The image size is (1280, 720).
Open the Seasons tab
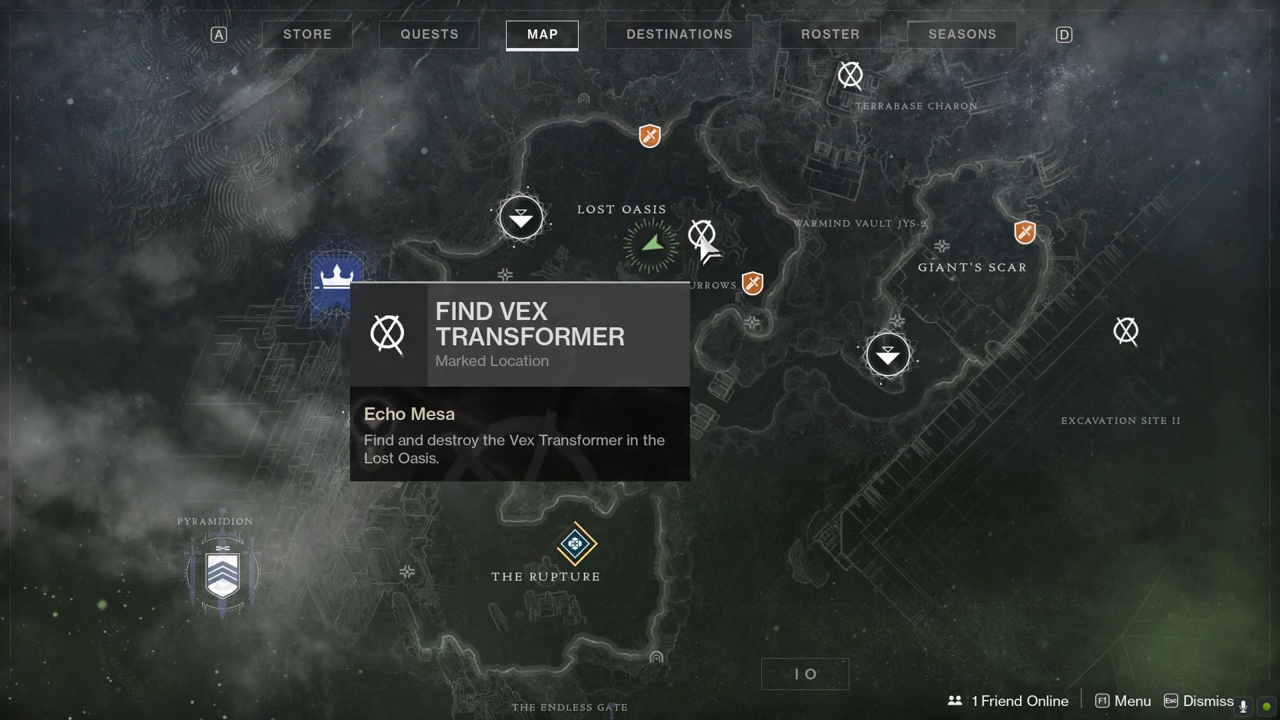962,34
